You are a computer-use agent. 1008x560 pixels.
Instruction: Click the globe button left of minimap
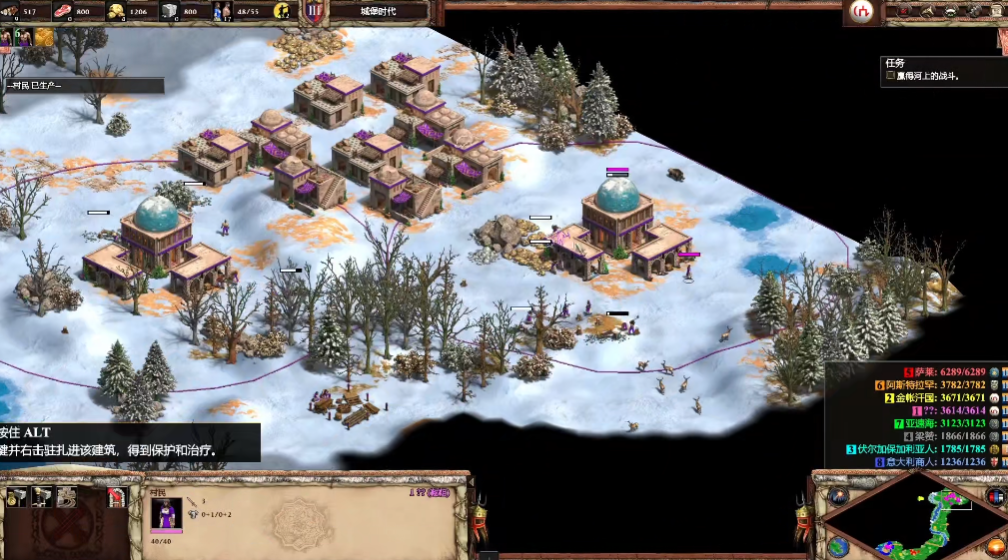pos(838,547)
